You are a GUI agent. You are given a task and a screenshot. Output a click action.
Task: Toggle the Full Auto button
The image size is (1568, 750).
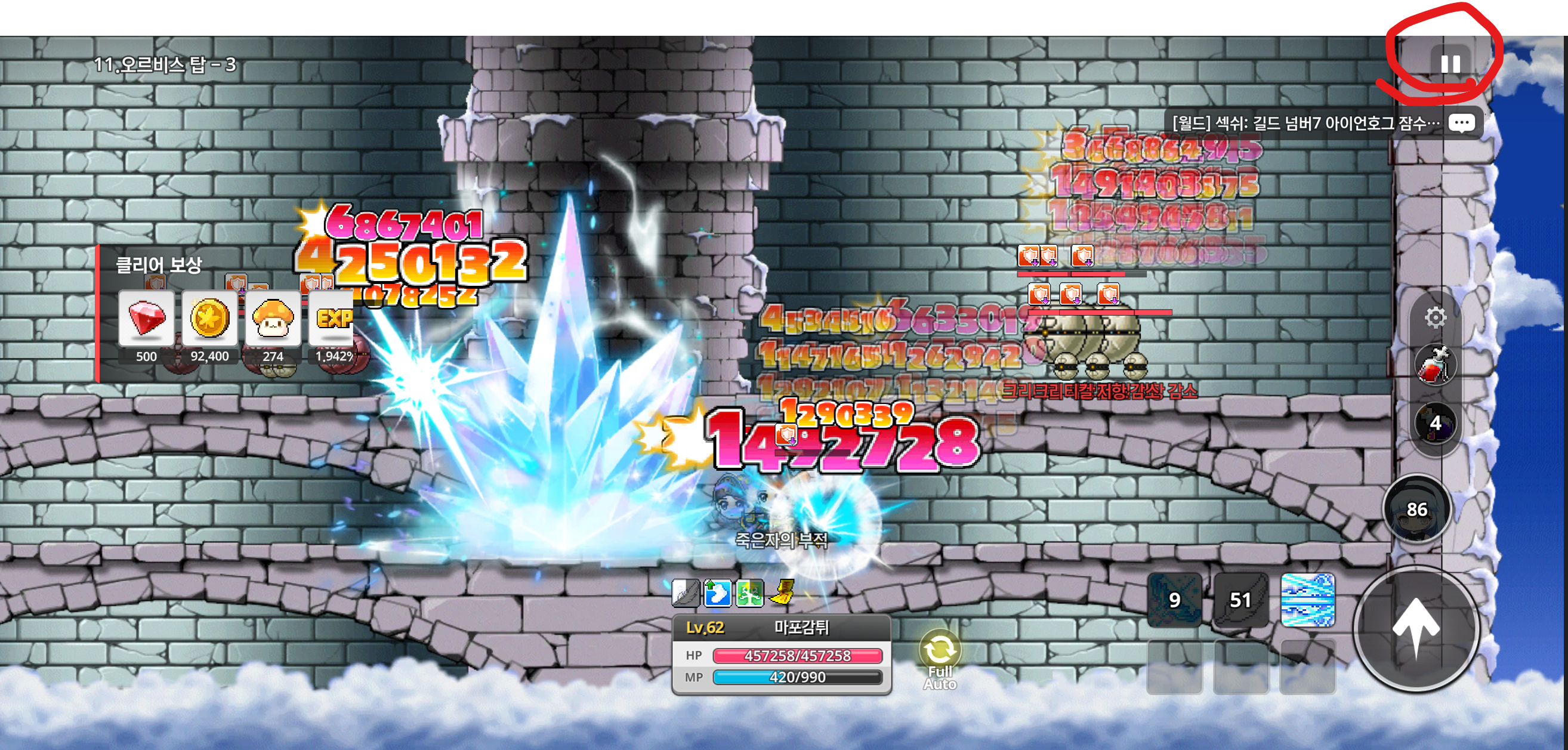pyautogui.click(x=940, y=659)
